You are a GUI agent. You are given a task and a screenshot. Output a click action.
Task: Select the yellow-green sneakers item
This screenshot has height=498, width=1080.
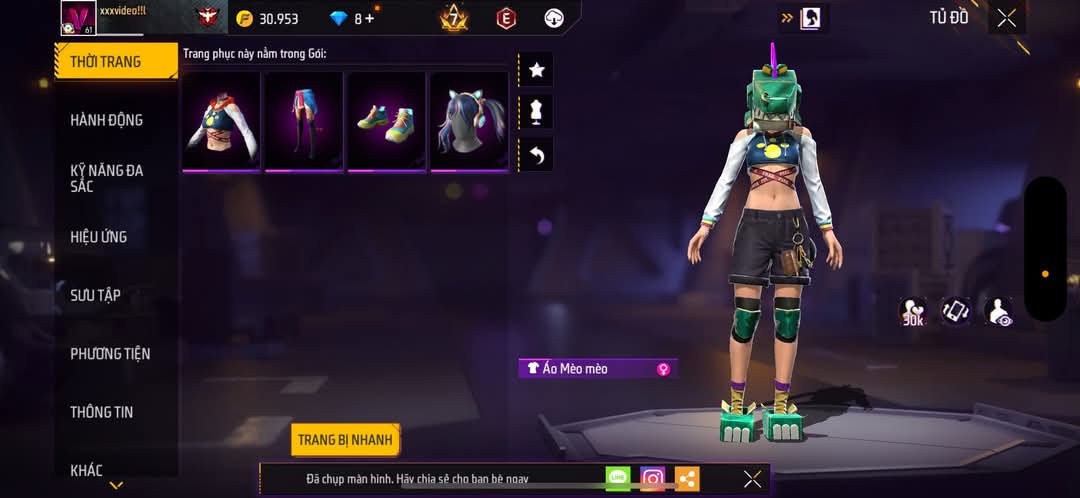(x=386, y=121)
